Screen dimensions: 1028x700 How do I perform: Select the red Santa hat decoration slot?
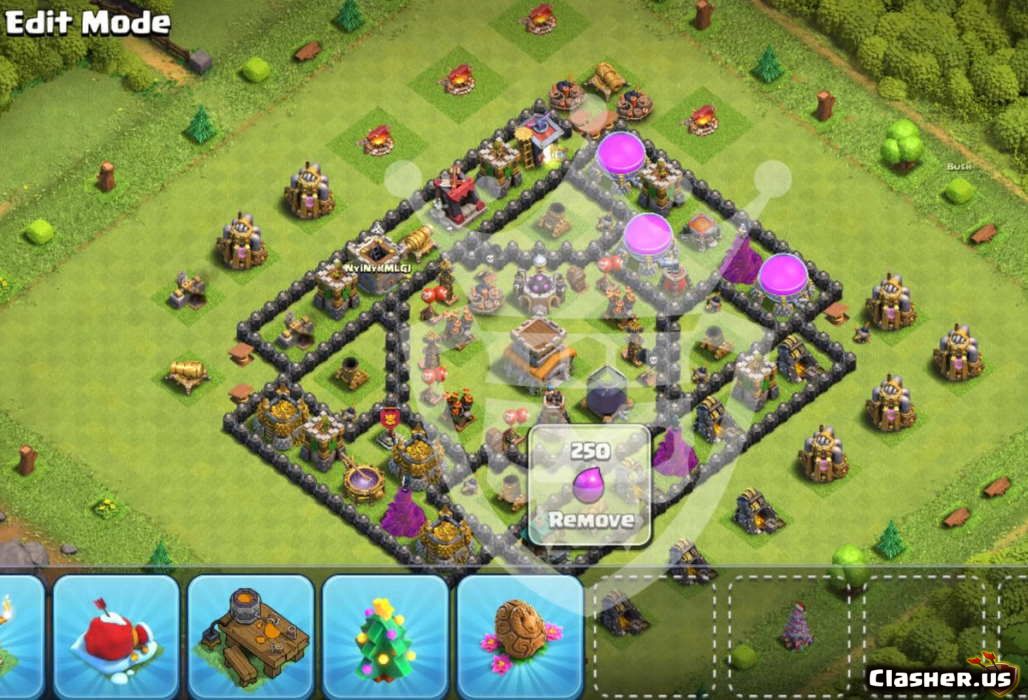(116, 634)
